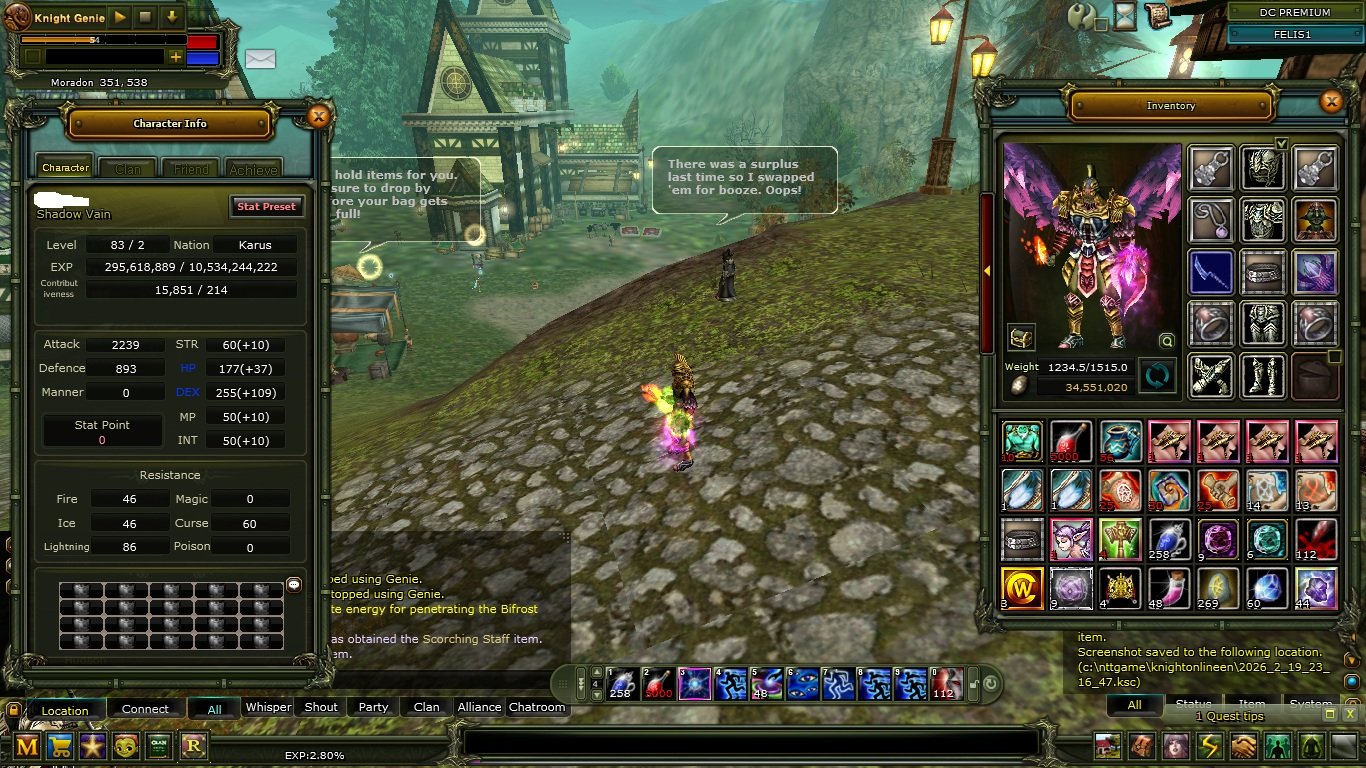
Task: Switch to the Item tab in chat log
Action: [x=1252, y=703]
